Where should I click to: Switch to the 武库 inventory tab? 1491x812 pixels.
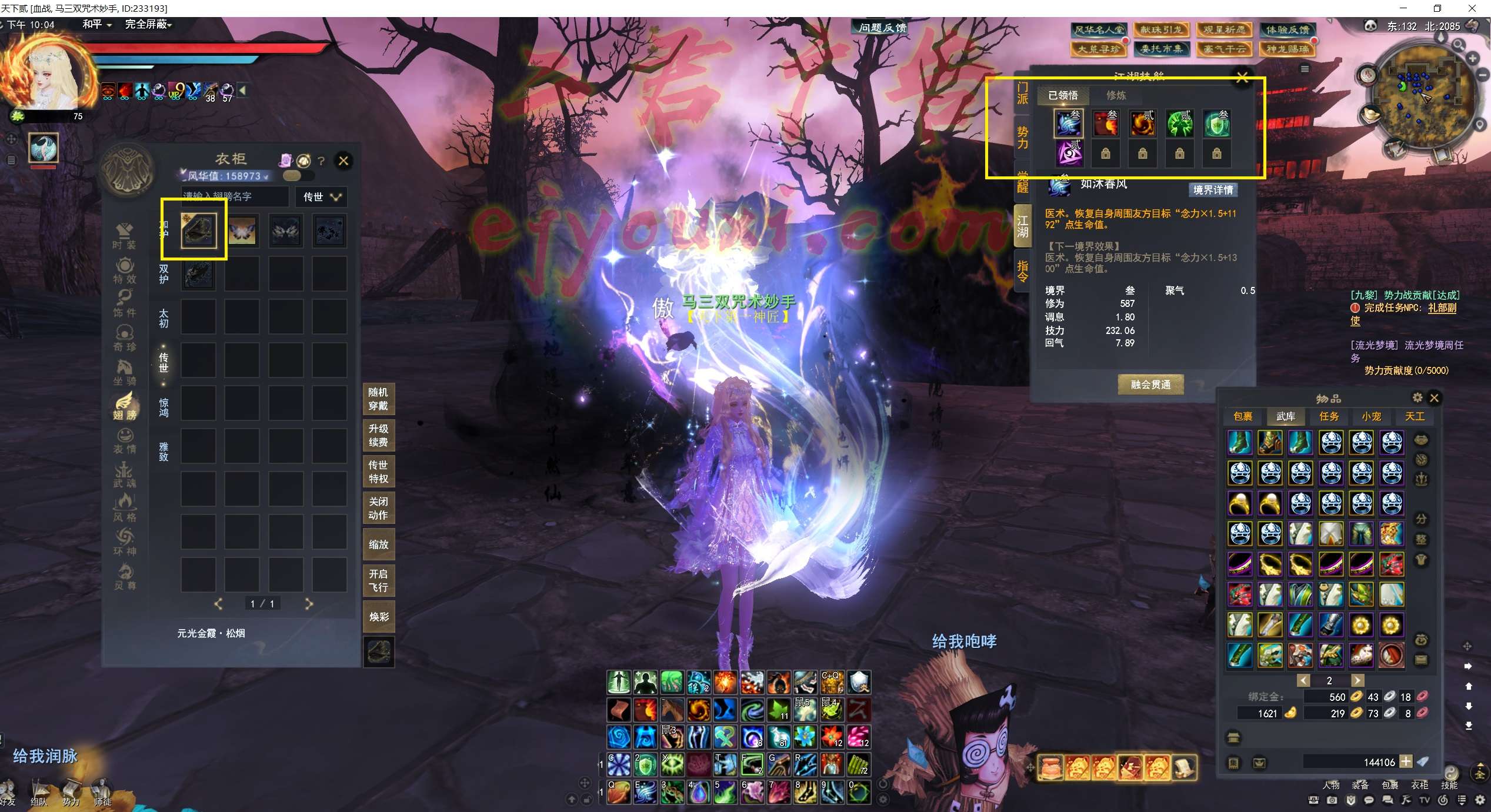point(1286,416)
